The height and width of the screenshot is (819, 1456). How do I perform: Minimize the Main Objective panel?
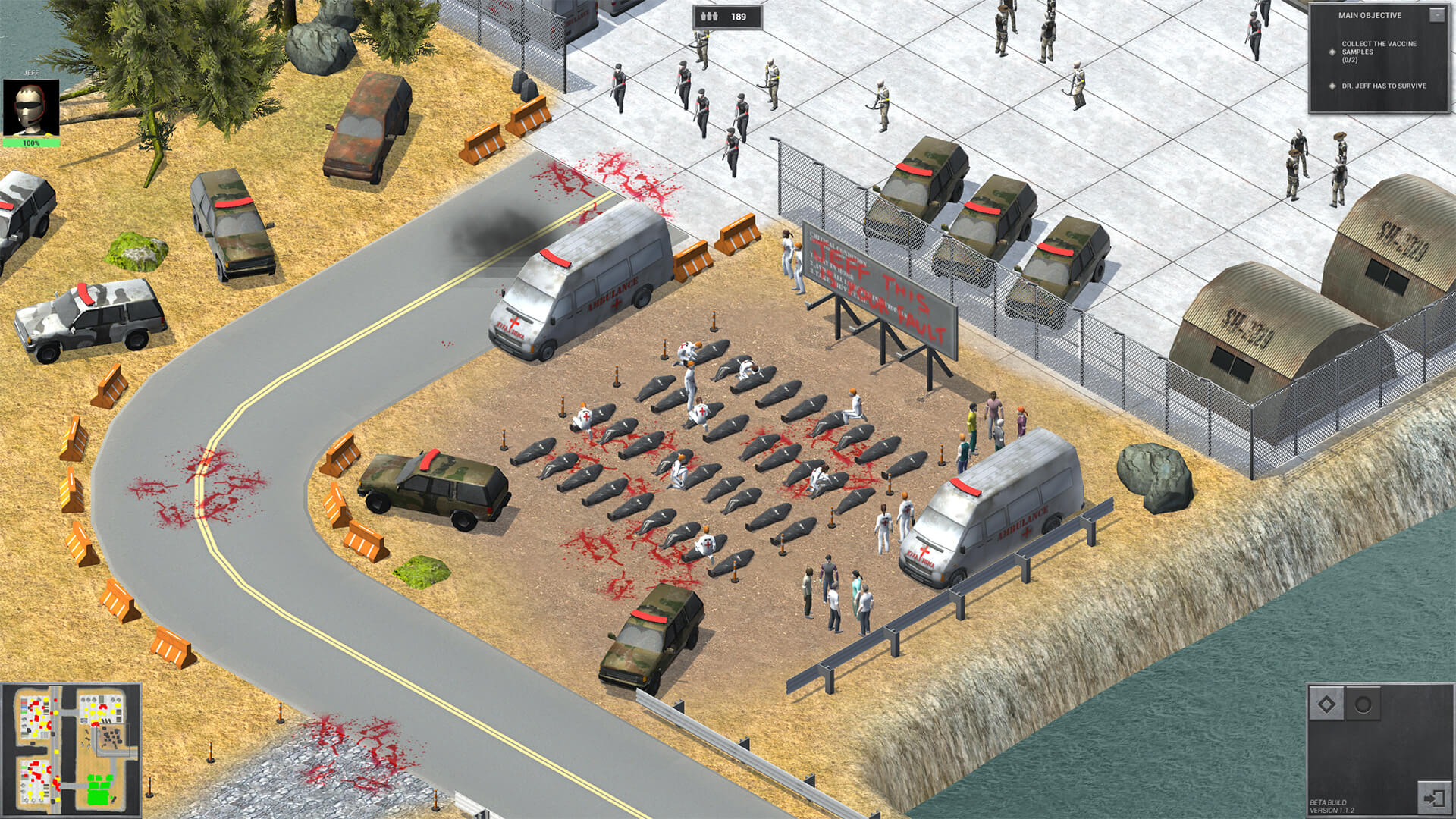1436,15
